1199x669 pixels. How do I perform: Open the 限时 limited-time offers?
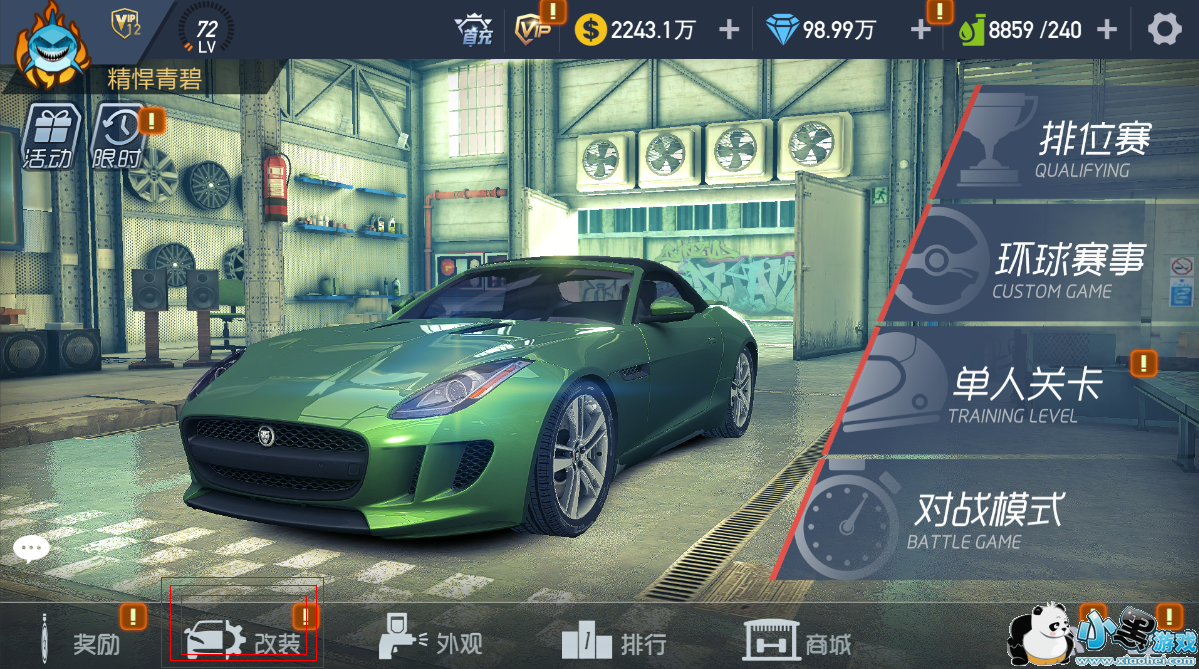pos(117,137)
